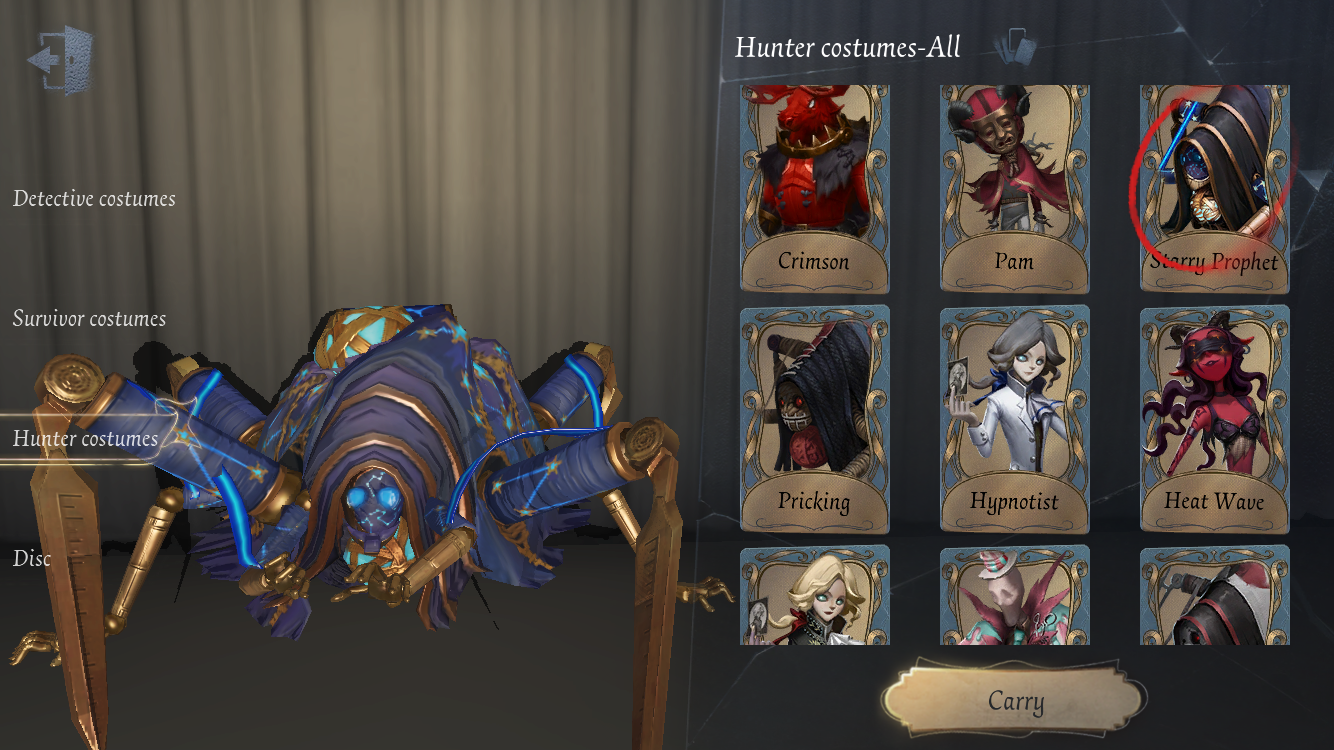Screen dimensions: 1334x750
Task: Open the cards filter icon beside title
Action: tap(1016, 46)
